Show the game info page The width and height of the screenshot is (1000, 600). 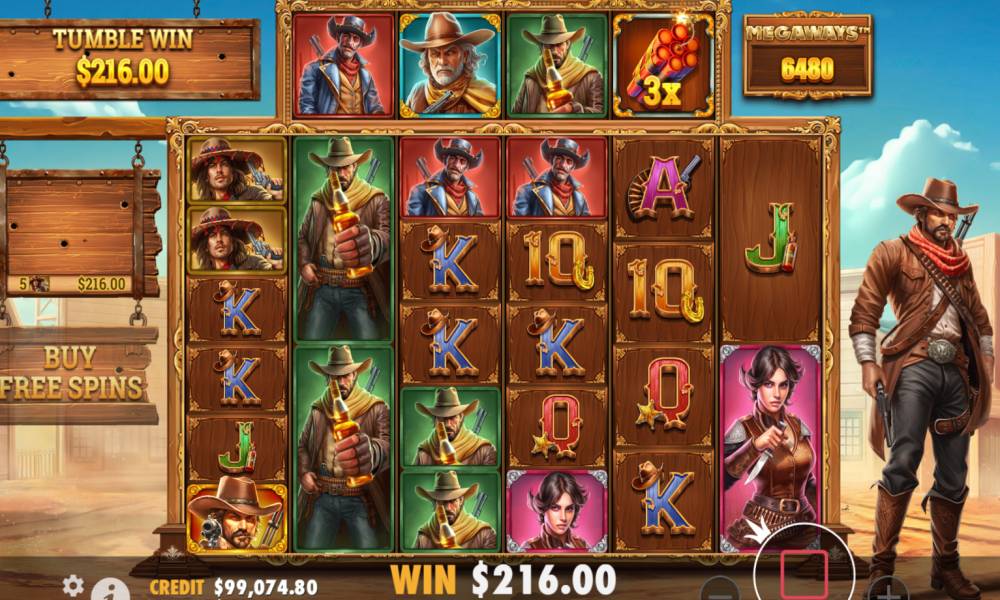[114, 590]
